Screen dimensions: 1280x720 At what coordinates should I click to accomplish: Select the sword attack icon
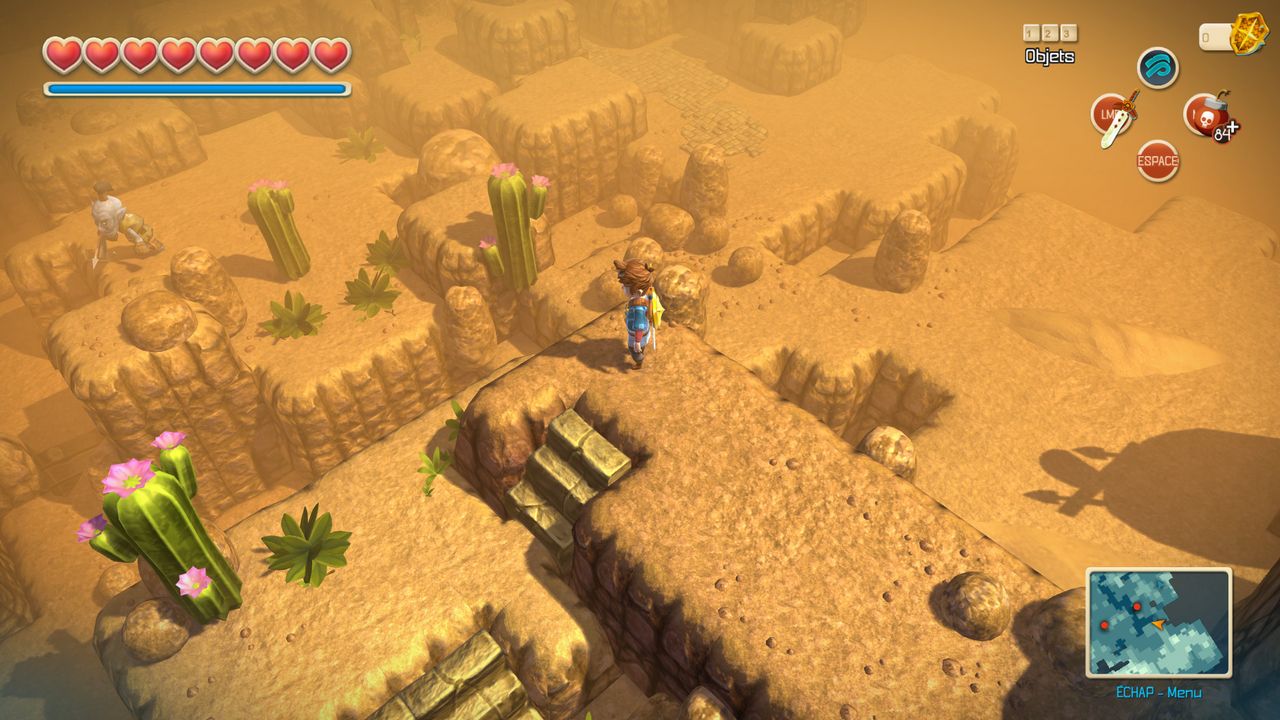pos(1112,116)
